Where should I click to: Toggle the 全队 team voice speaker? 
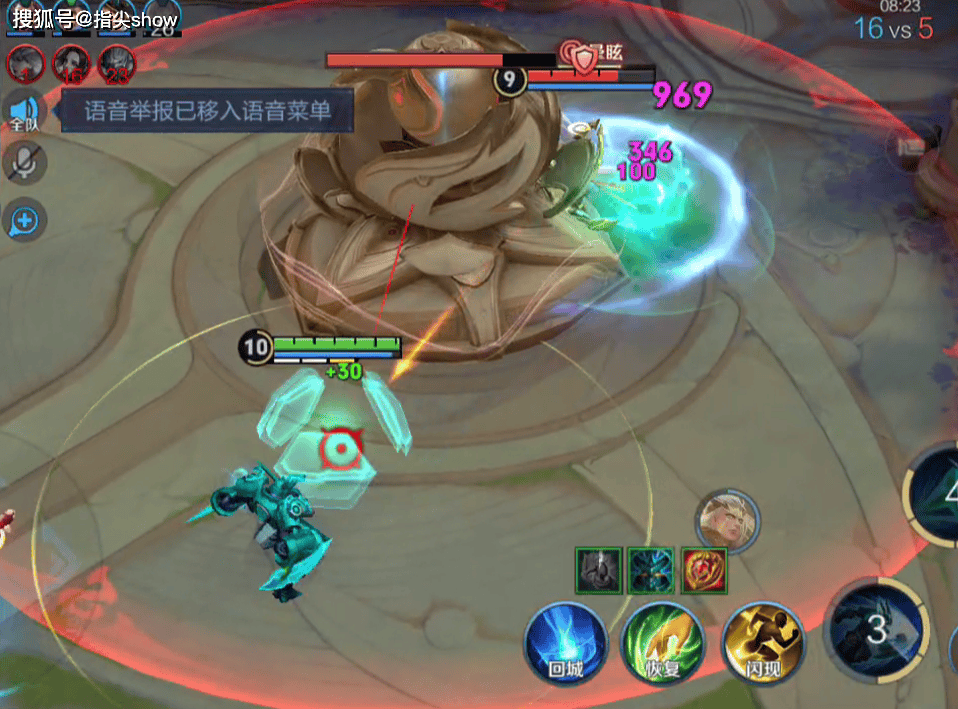[x=24, y=112]
